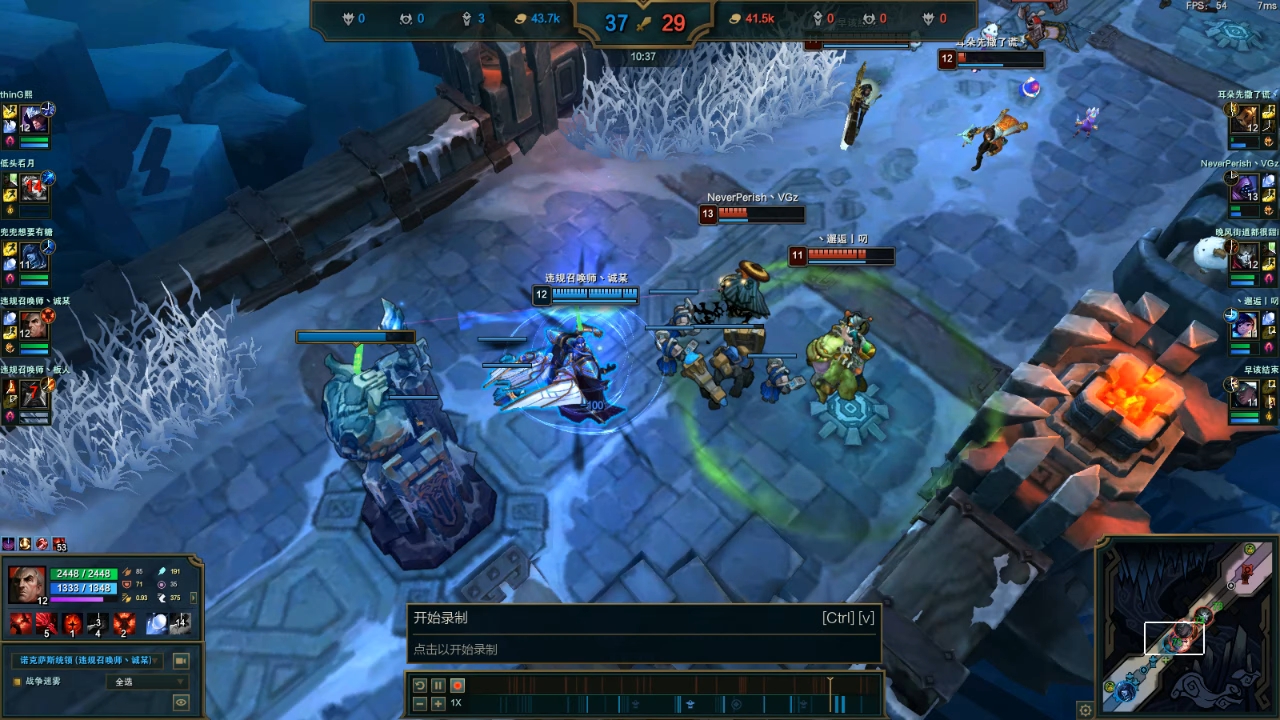Jump back with the rewind button

[420, 685]
